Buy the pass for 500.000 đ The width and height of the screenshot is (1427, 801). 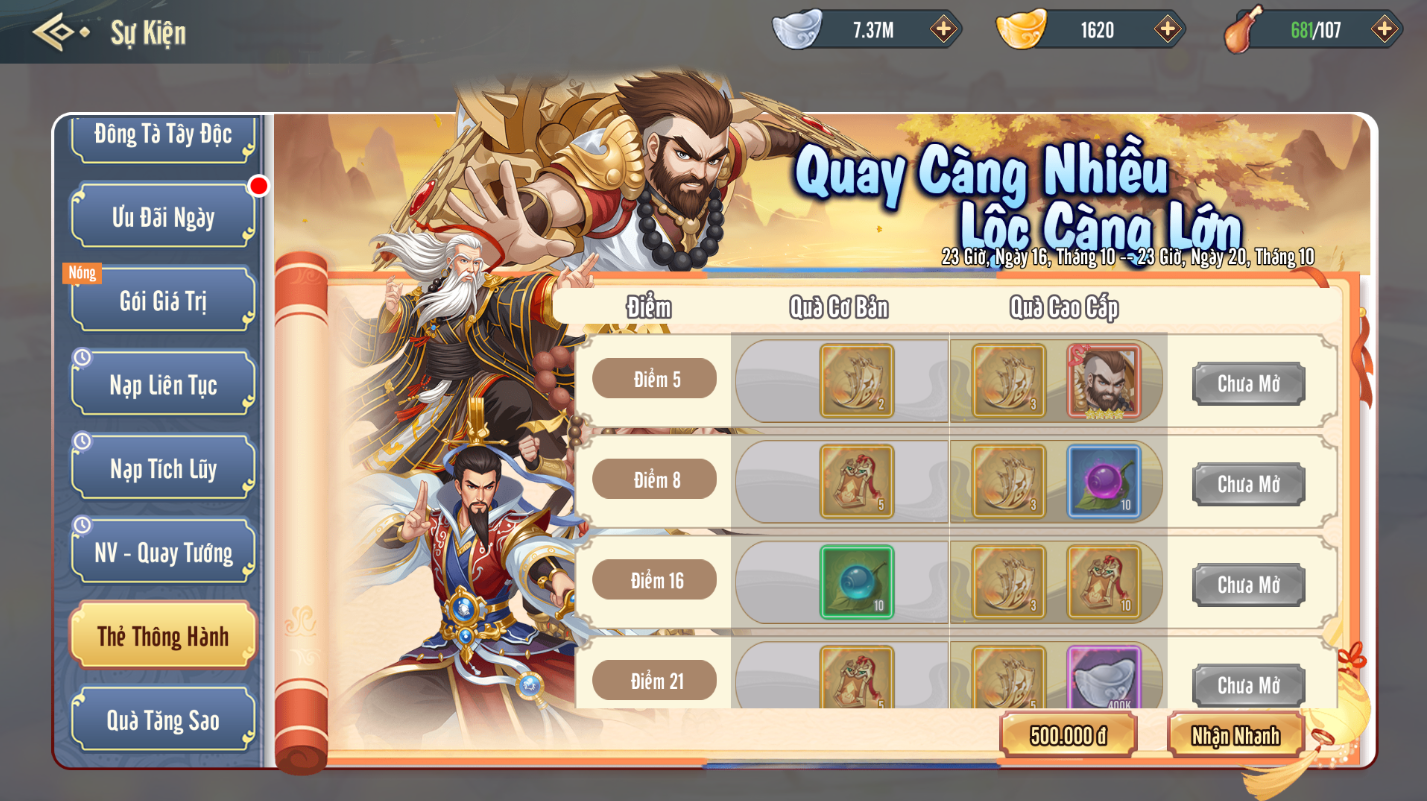(x=1068, y=736)
